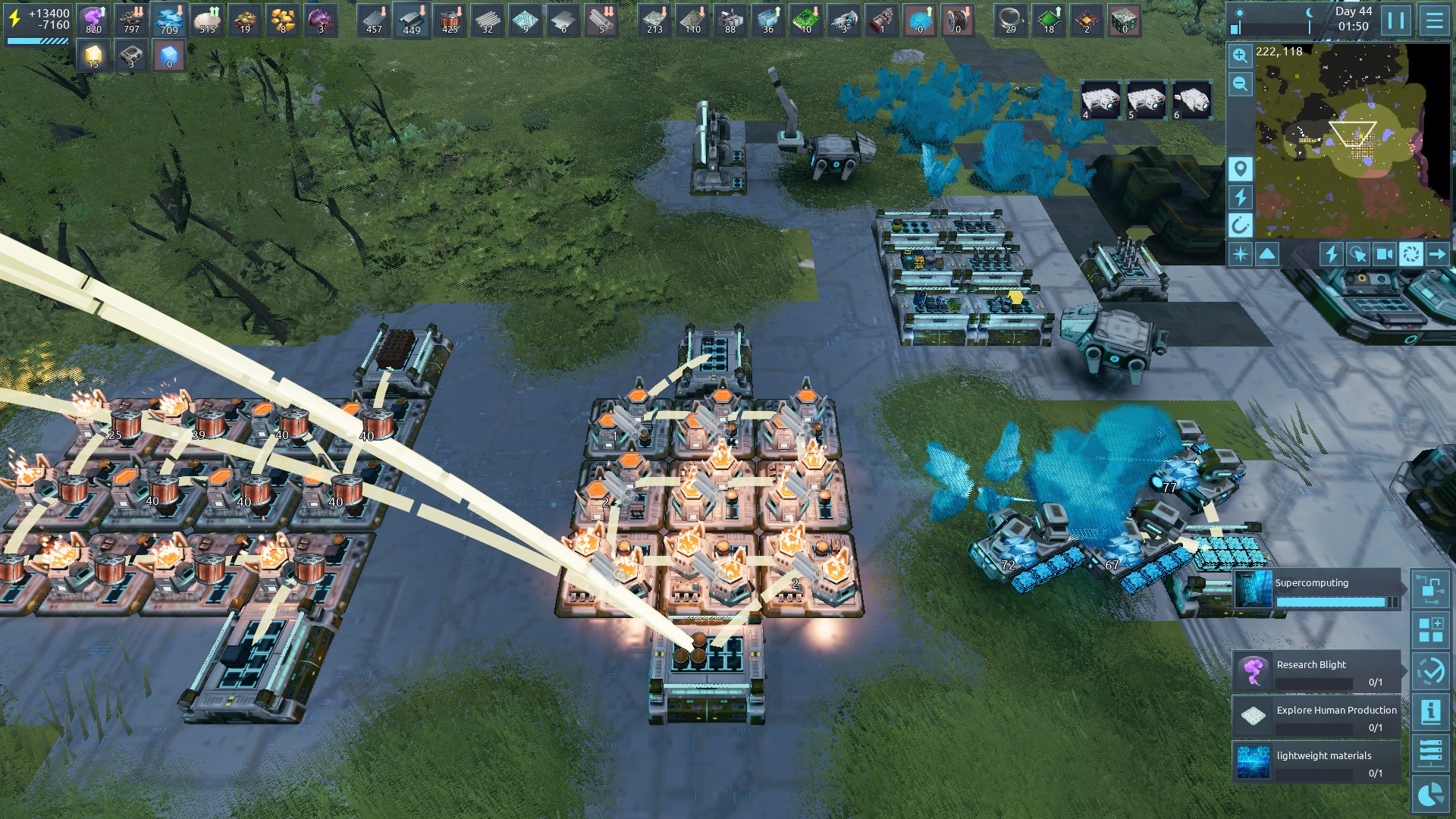
Task: Select unit group 6 thumbnail
Action: [x=1191, y=100]
